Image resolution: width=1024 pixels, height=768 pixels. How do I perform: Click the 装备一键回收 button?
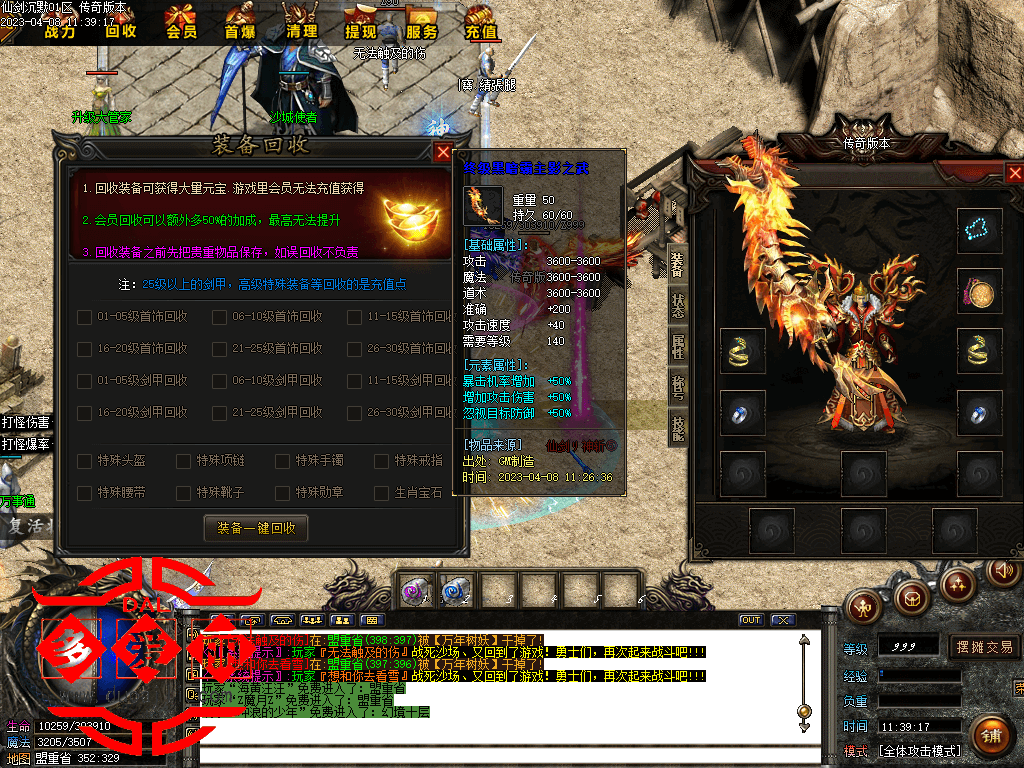tap(256, 528)
